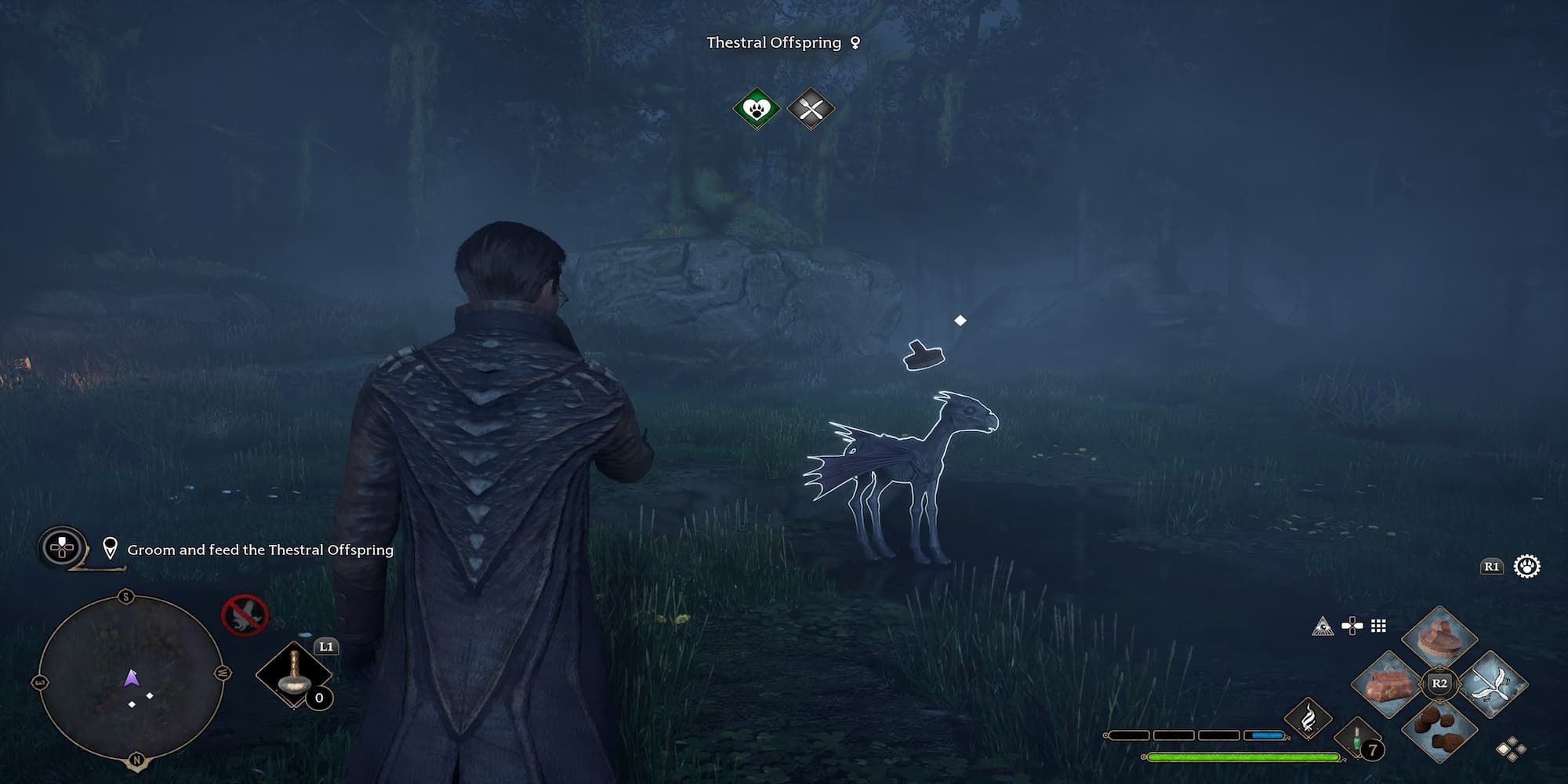Image resolution: width=1568 pixels, height=784 pixels.
Task: Open the circular minimap
Action: pos(131,679)
